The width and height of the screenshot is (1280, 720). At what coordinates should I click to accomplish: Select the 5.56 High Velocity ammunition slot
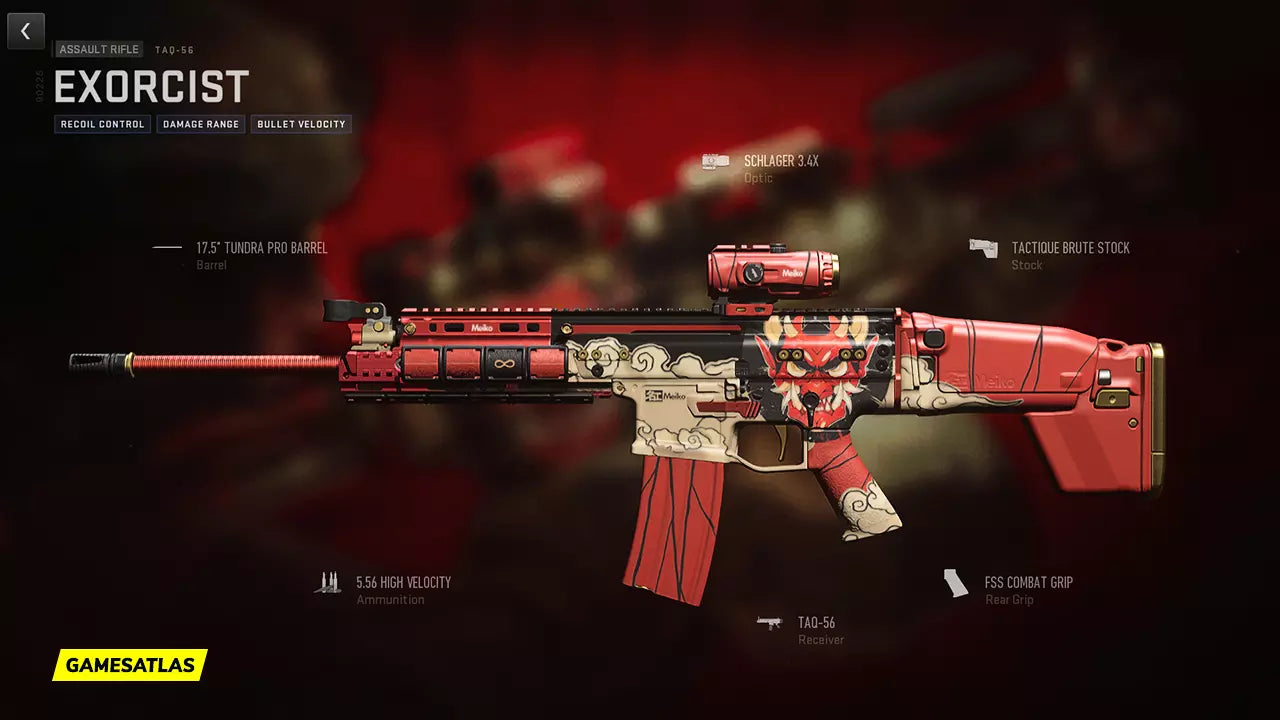click(403, 582)
